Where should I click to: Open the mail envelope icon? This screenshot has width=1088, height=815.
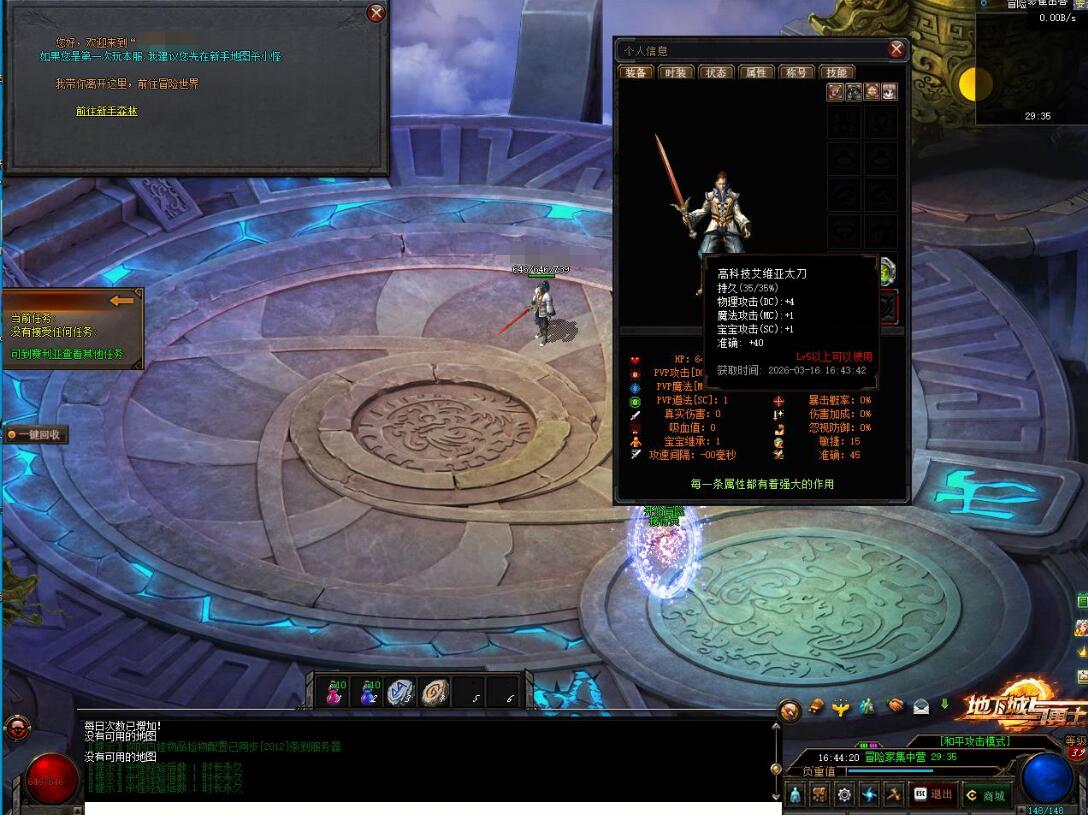click(920, 707)
